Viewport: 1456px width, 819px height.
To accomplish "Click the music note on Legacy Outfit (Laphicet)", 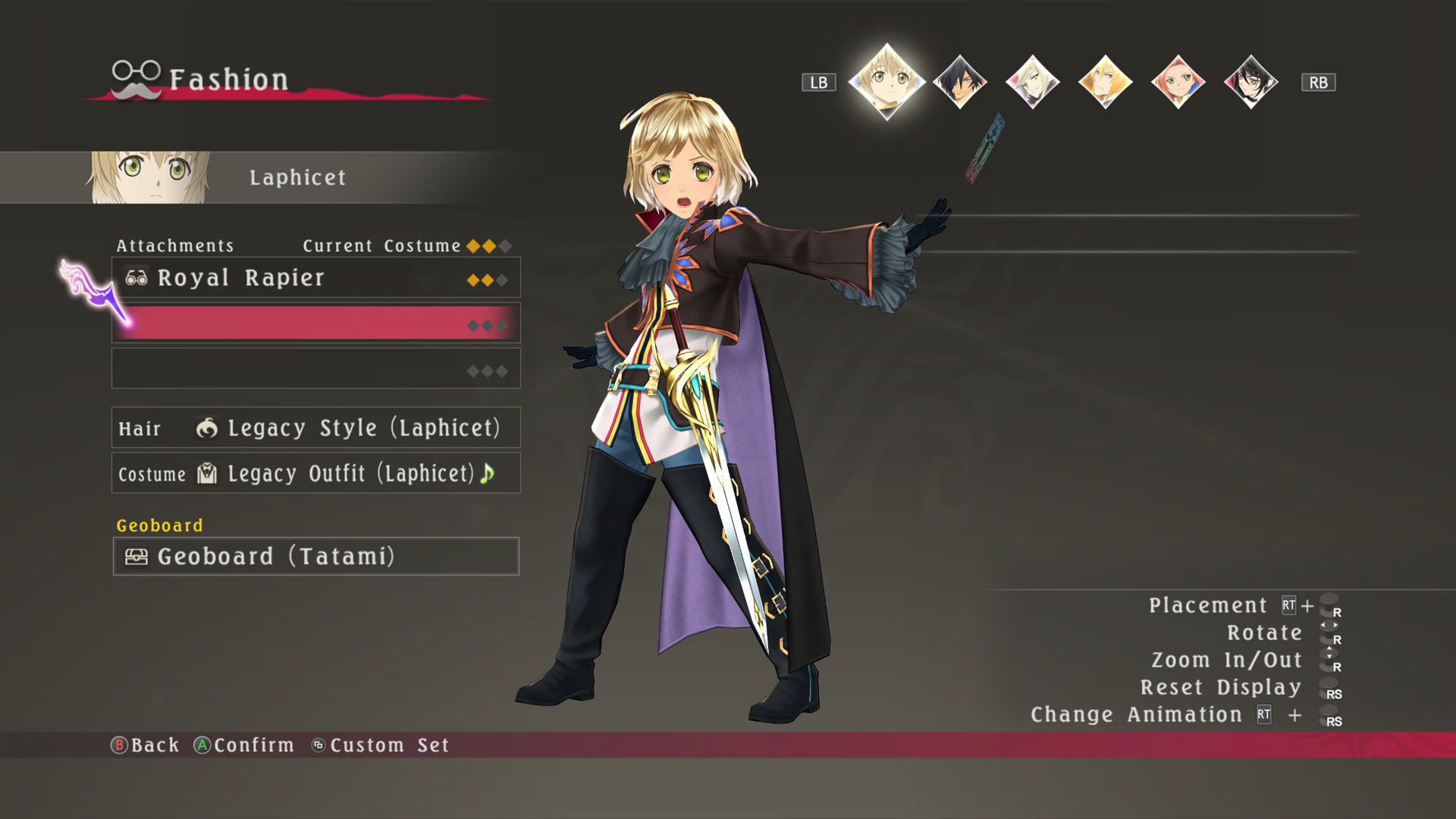I will pos(488,473).
